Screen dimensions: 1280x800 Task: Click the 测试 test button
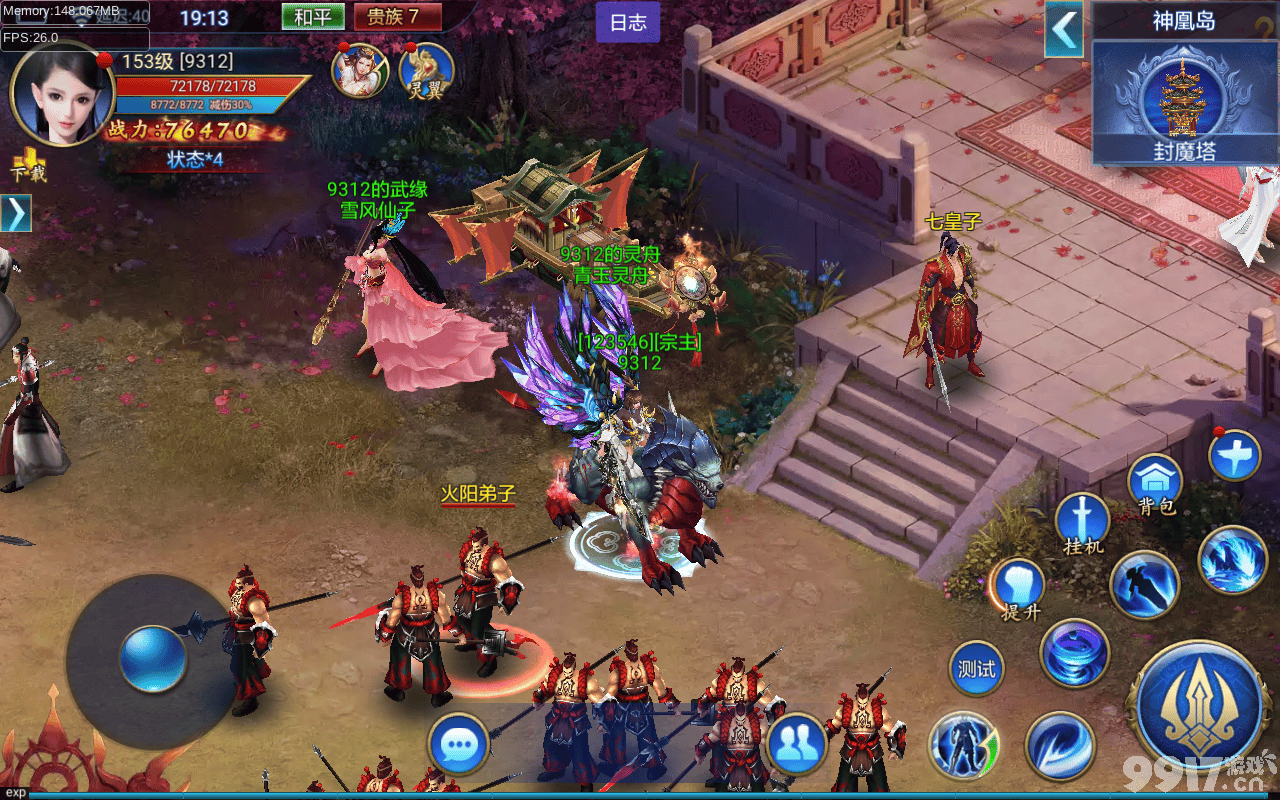pos(976,669)
